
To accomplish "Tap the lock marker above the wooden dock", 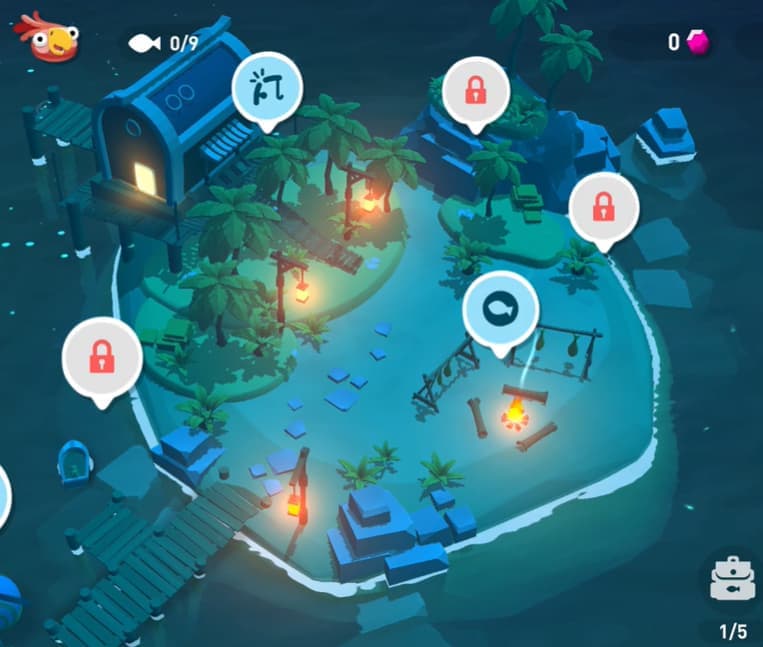I will pyautogui.click(x=101, y=356).
